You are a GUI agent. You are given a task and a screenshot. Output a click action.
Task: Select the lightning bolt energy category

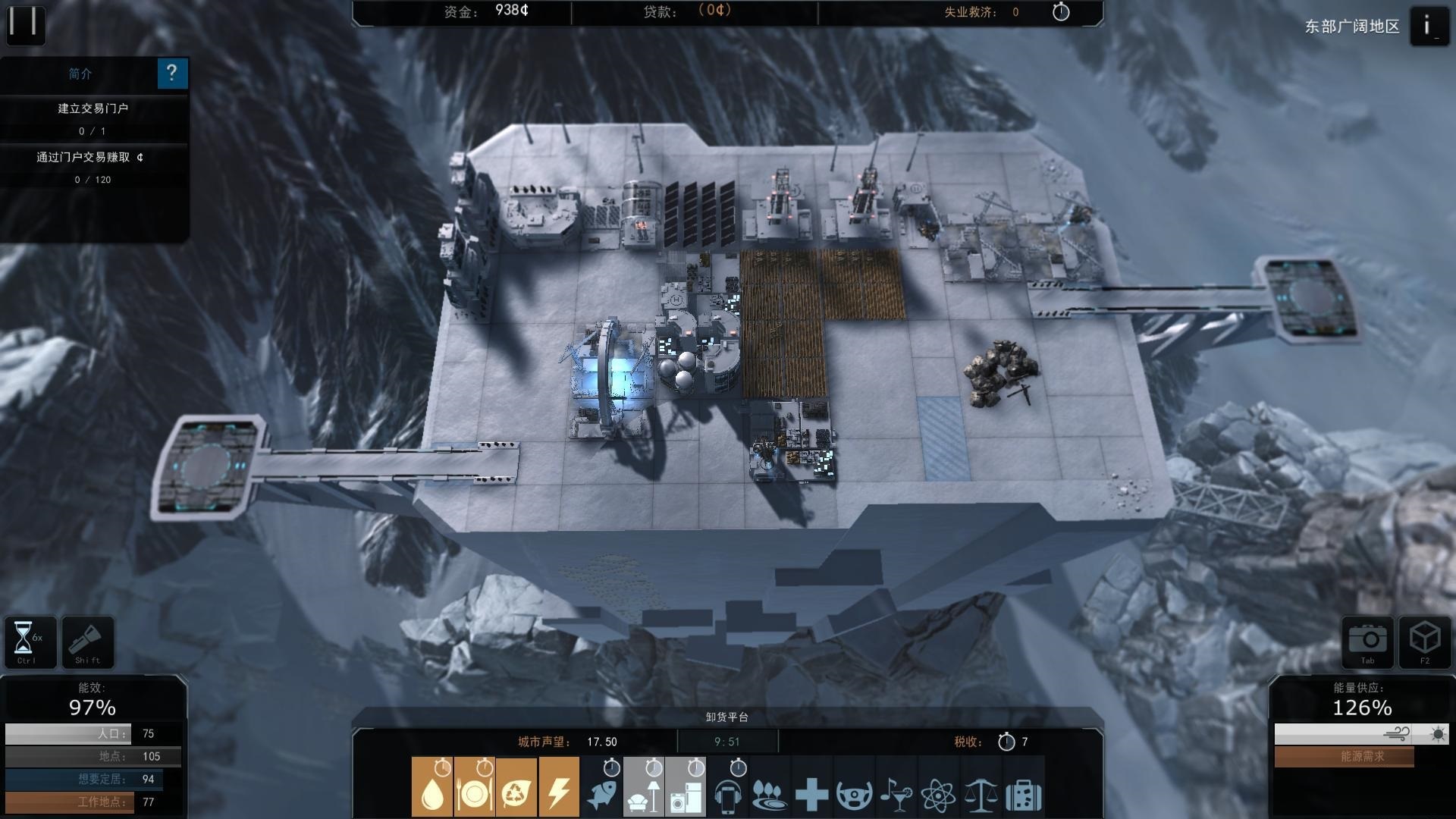point(558,787)
